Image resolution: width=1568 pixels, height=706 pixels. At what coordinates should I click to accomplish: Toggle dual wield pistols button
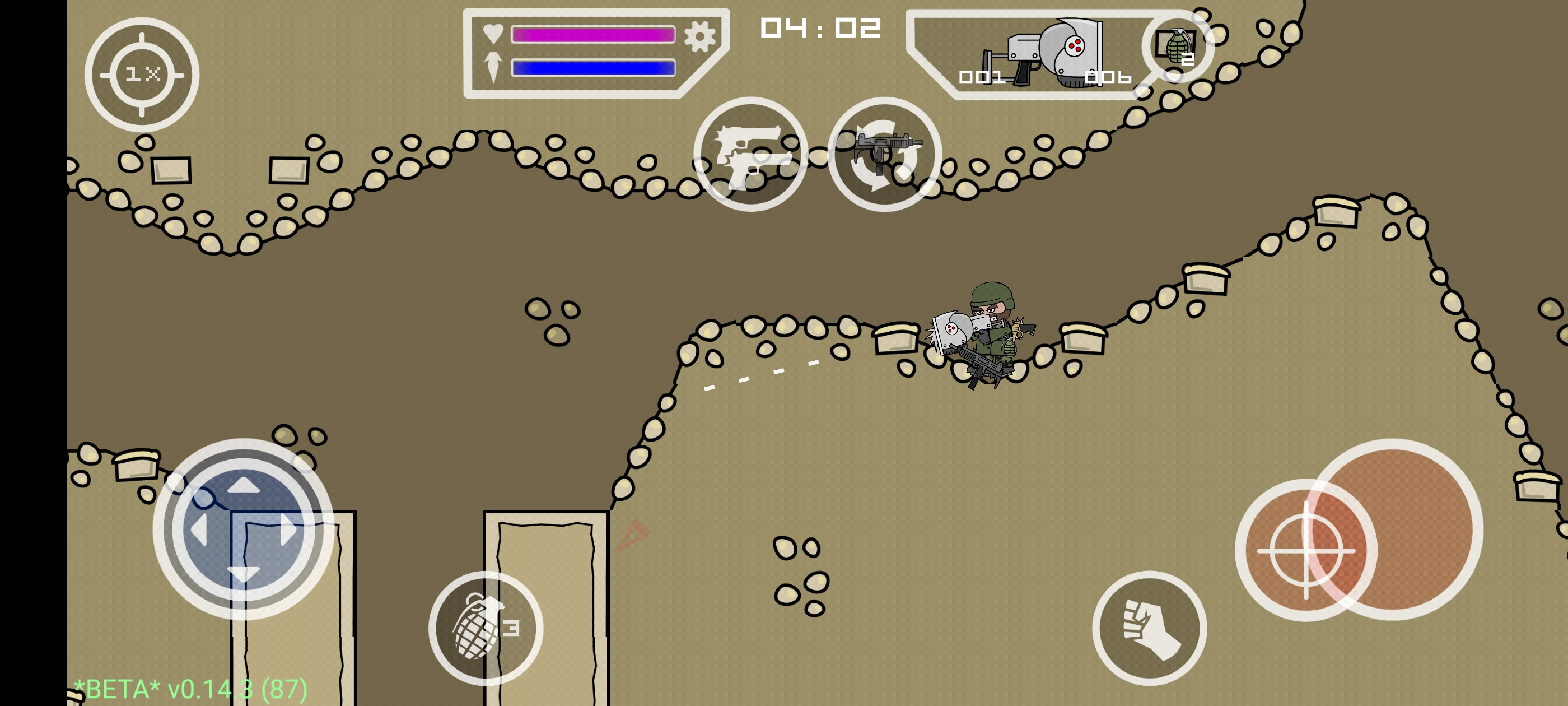coord(750,154)
